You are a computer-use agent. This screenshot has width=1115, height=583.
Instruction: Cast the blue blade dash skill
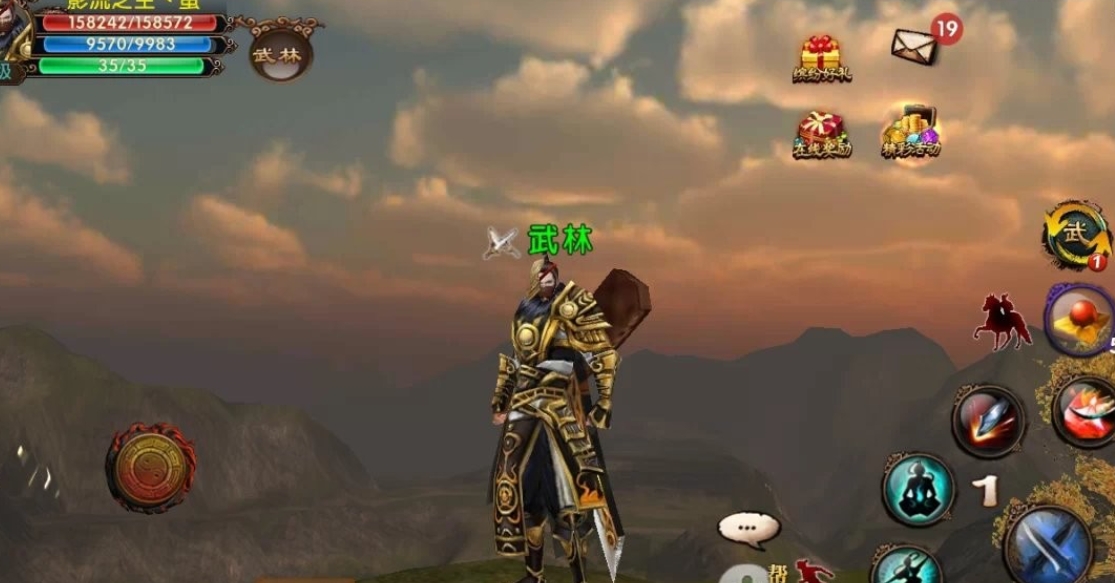(988, 421)
